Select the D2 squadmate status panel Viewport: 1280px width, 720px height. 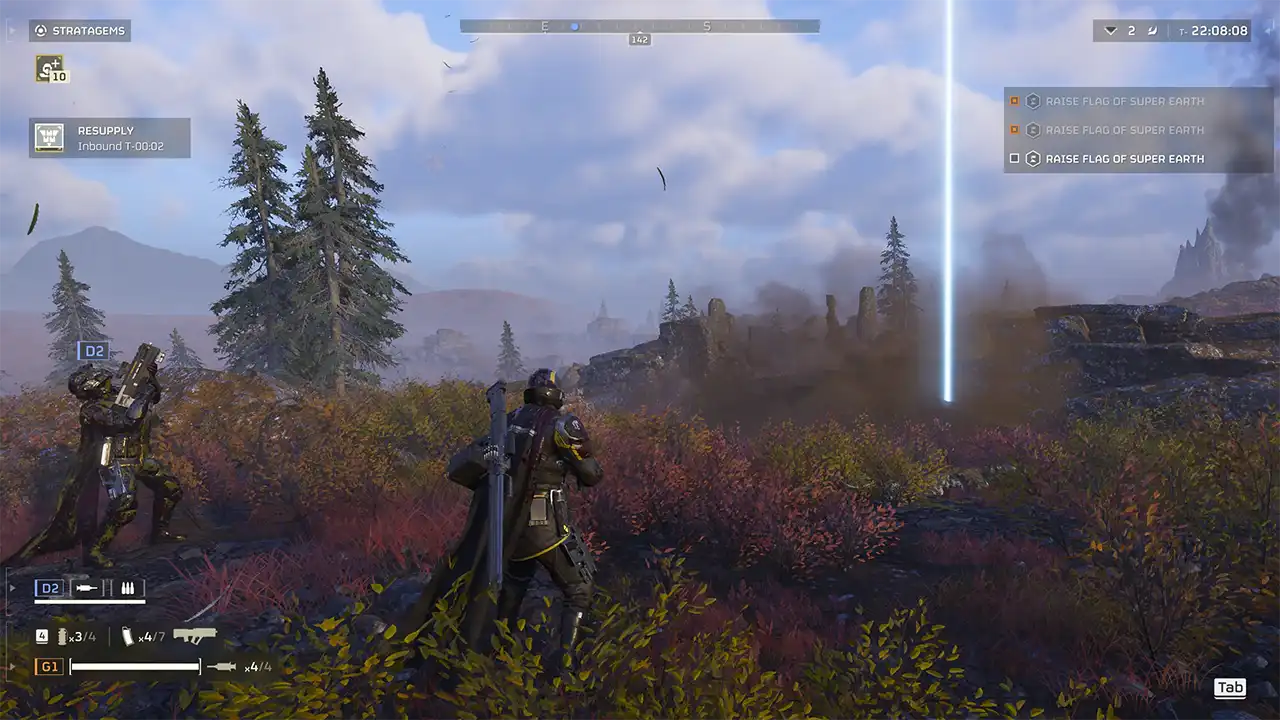tap(90, 589)
